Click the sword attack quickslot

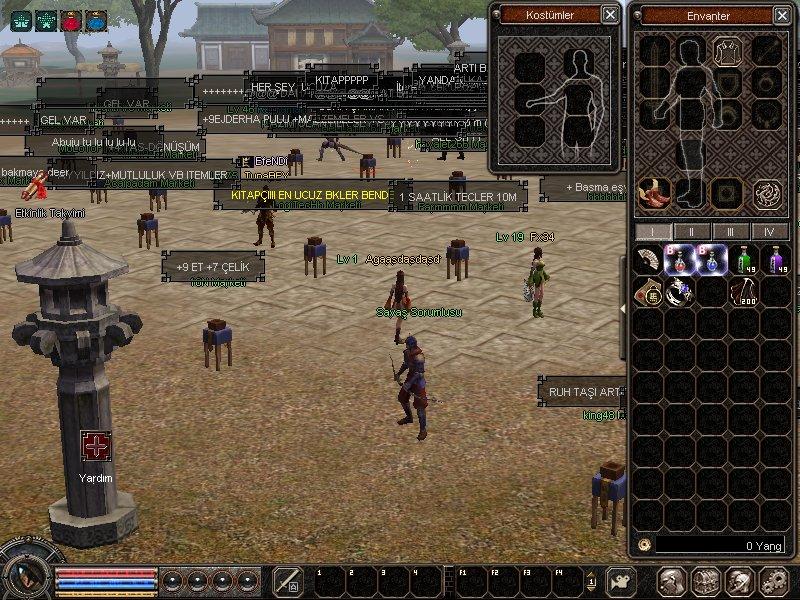(x=288, y=581)
